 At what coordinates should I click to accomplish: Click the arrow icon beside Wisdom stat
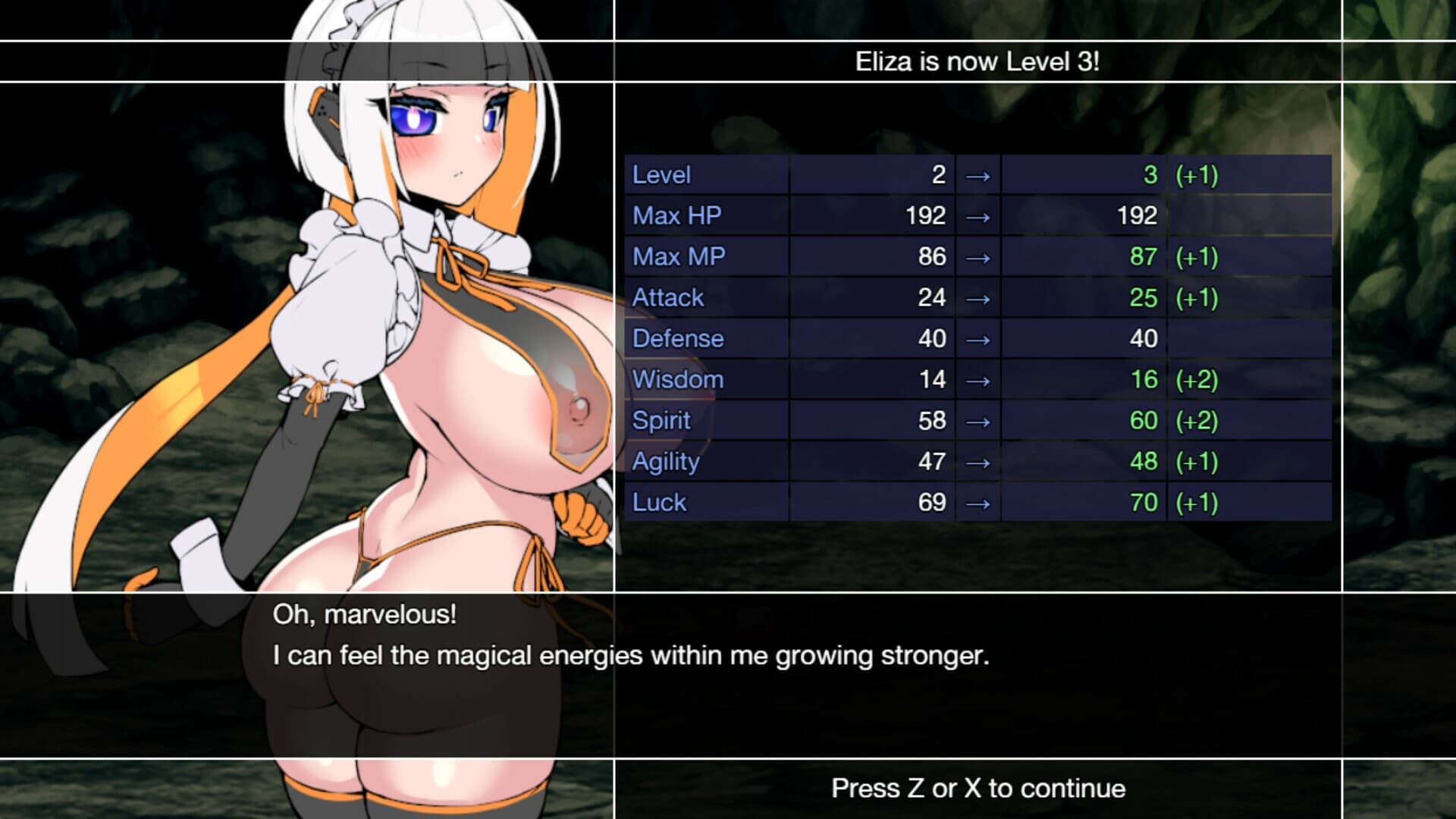click(x=978, y=379)
